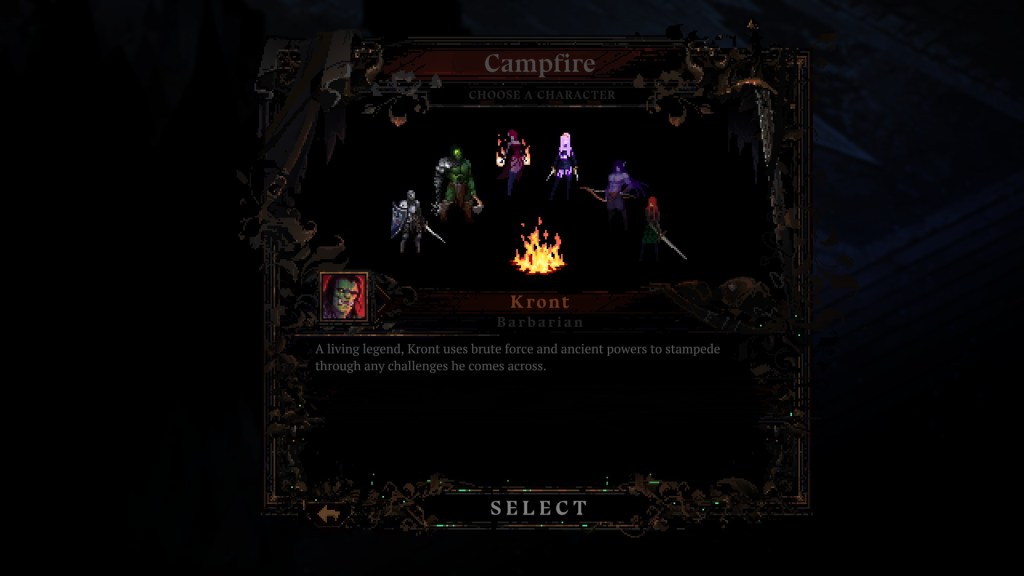This screenshot has height=576, width=1024.
Task: Go back using the arrow button
Action: click(x=329, y=513)
